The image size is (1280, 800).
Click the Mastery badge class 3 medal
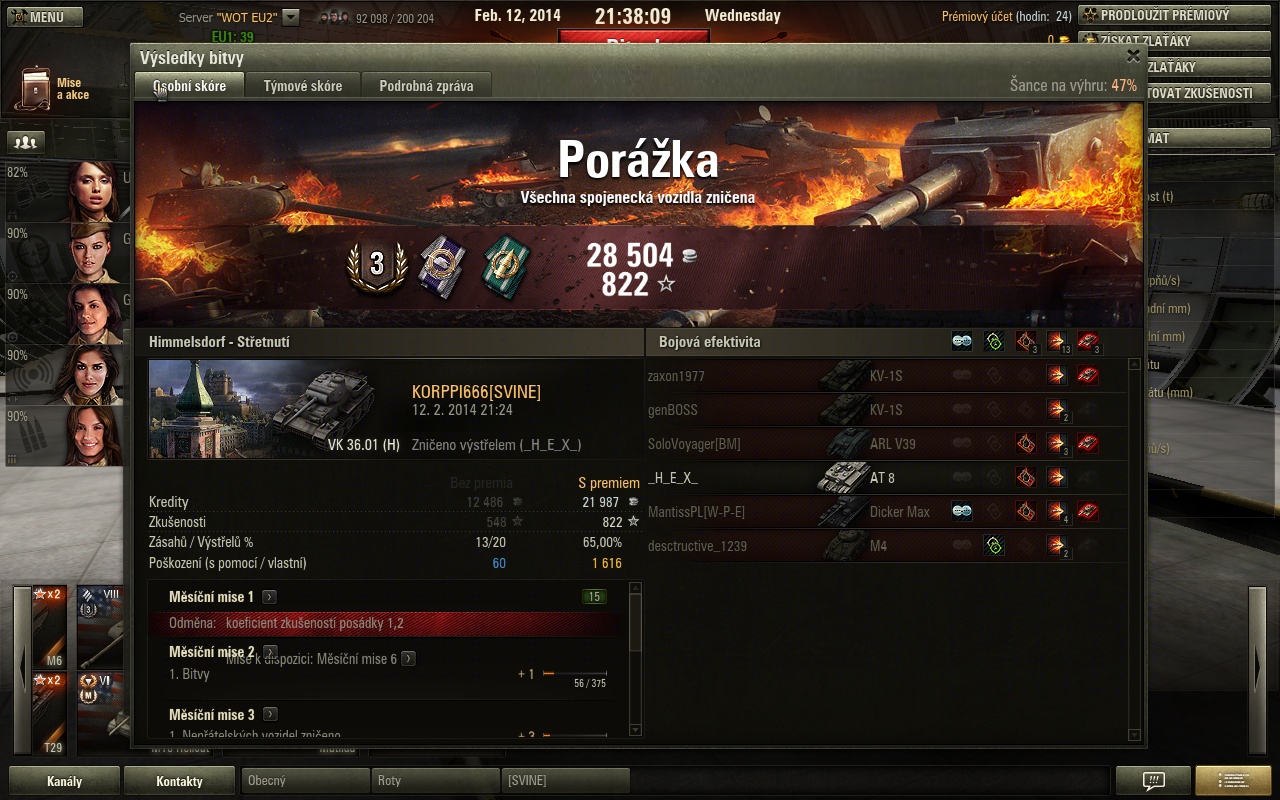(377, 264)
